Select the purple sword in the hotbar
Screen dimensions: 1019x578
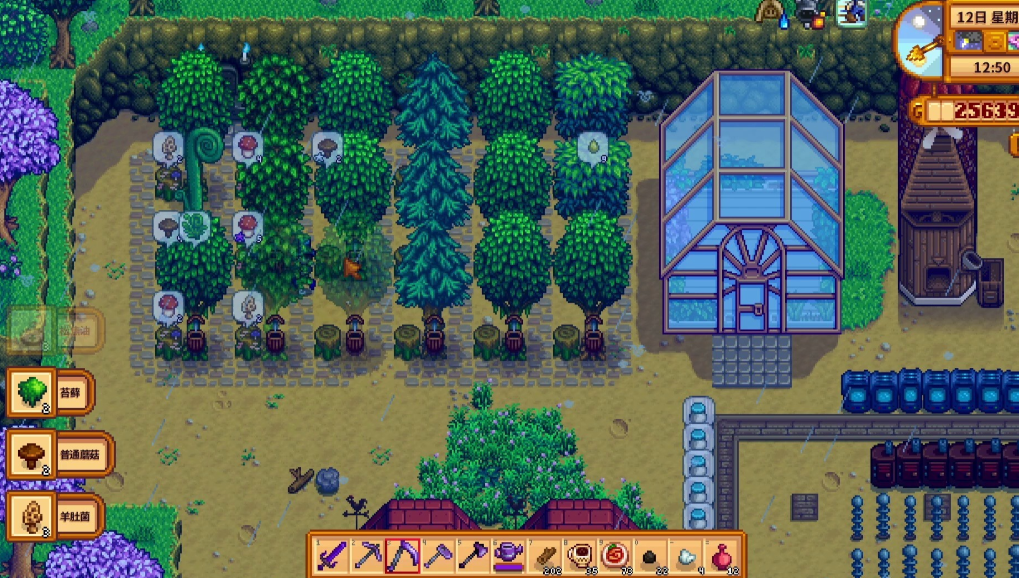[331, 555]
